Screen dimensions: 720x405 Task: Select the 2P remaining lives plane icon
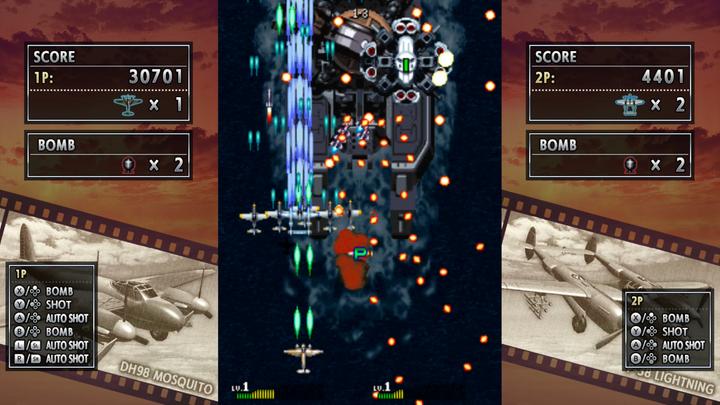[x=628, y=104]
